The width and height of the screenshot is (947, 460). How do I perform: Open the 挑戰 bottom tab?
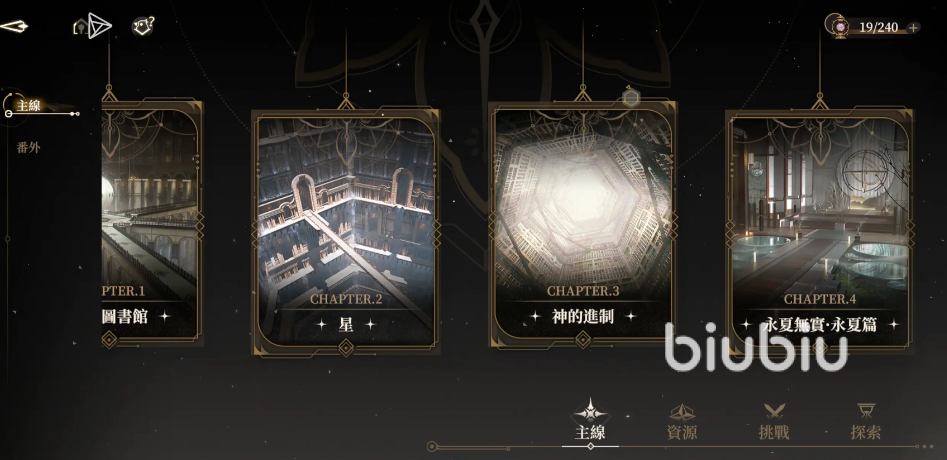(774, 421)
